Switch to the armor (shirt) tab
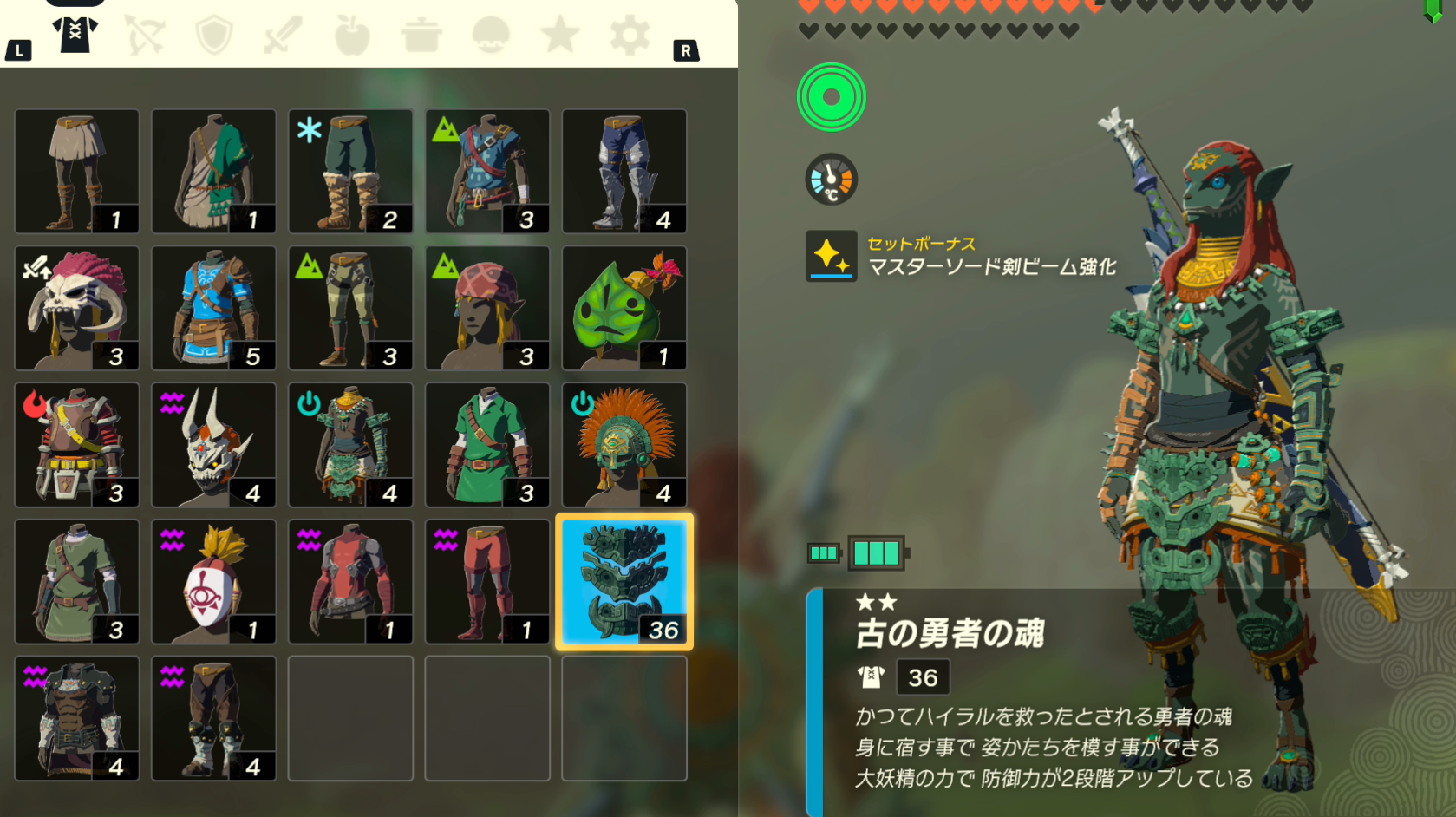This screenshot has width=1456, height=817. [75, 33]
